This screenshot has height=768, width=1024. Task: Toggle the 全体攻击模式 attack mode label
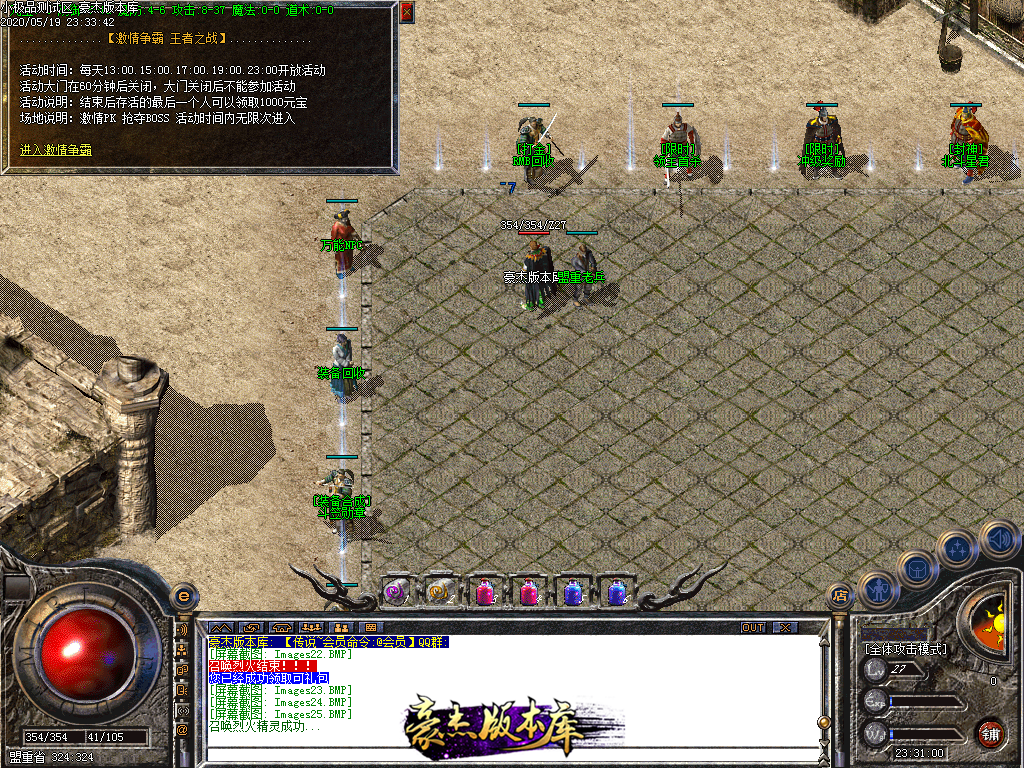tap(905, 648)
